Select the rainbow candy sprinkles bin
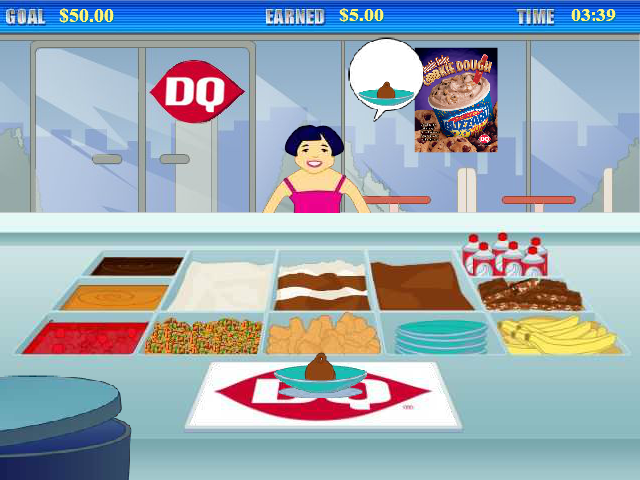 205,337
